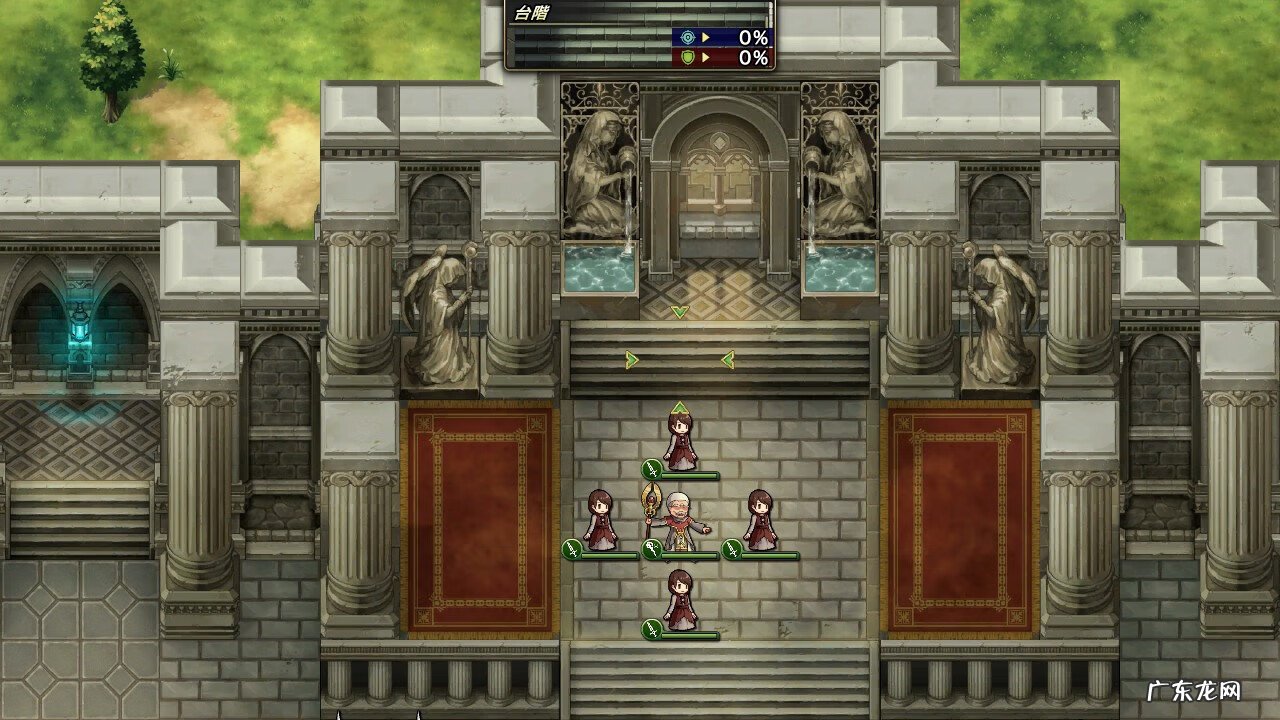The width and height of the screenshot is (1280, 720).
Task: Select the red-robed unit left of the elder
Action: click(x=600, y=520)
